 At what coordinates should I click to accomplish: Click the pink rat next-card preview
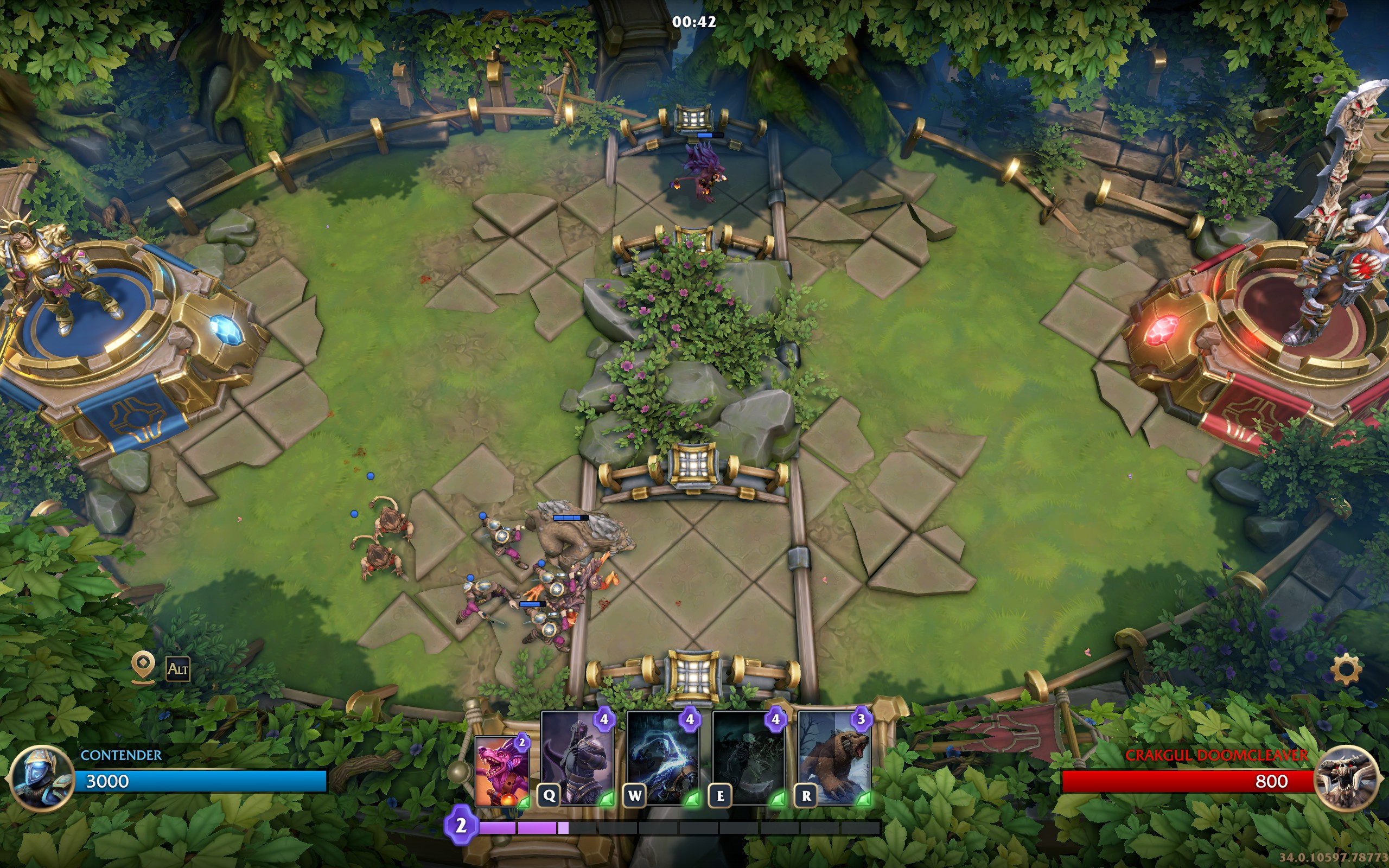(x=502, y=772)
